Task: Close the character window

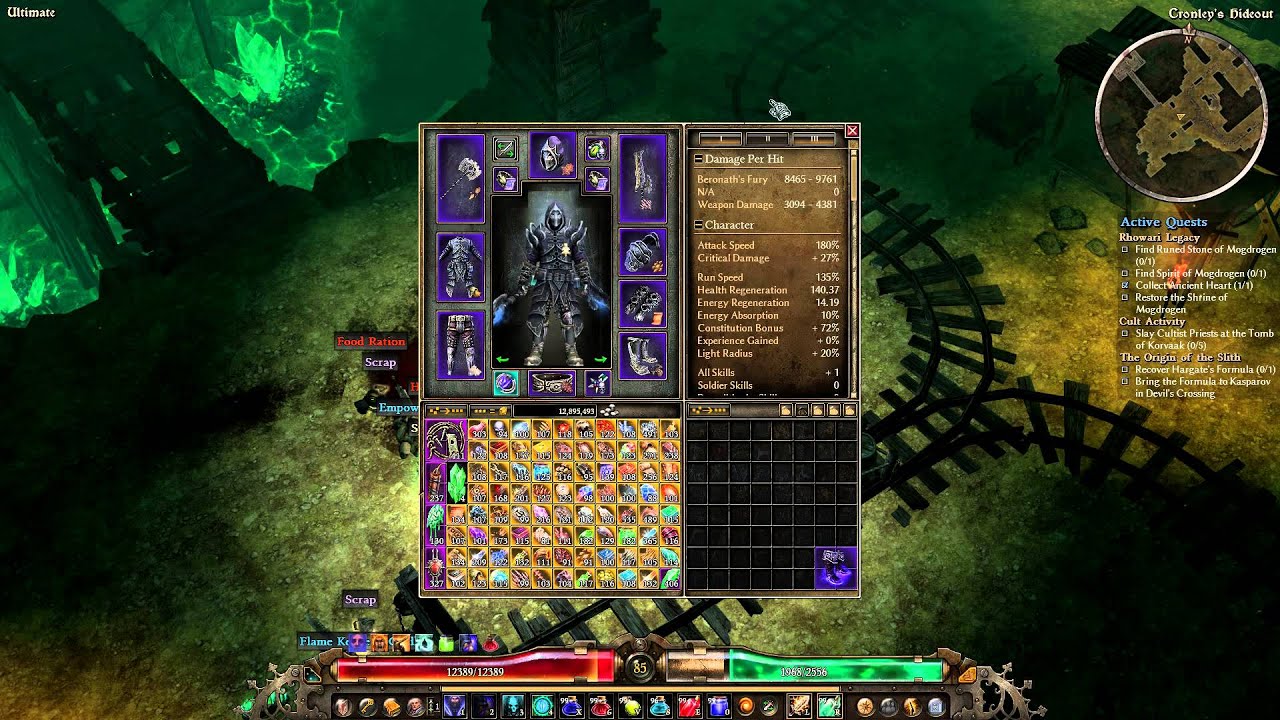Action: [x=852, y=131]
